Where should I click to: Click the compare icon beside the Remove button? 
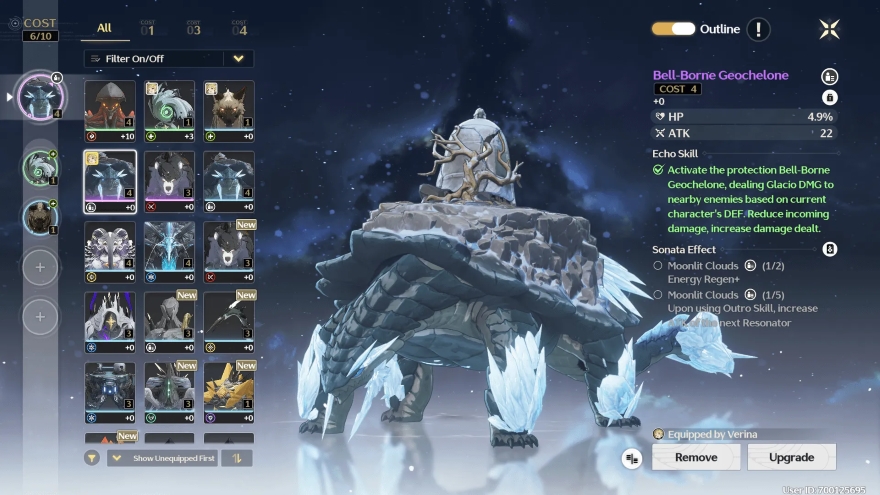pos(631,458)
